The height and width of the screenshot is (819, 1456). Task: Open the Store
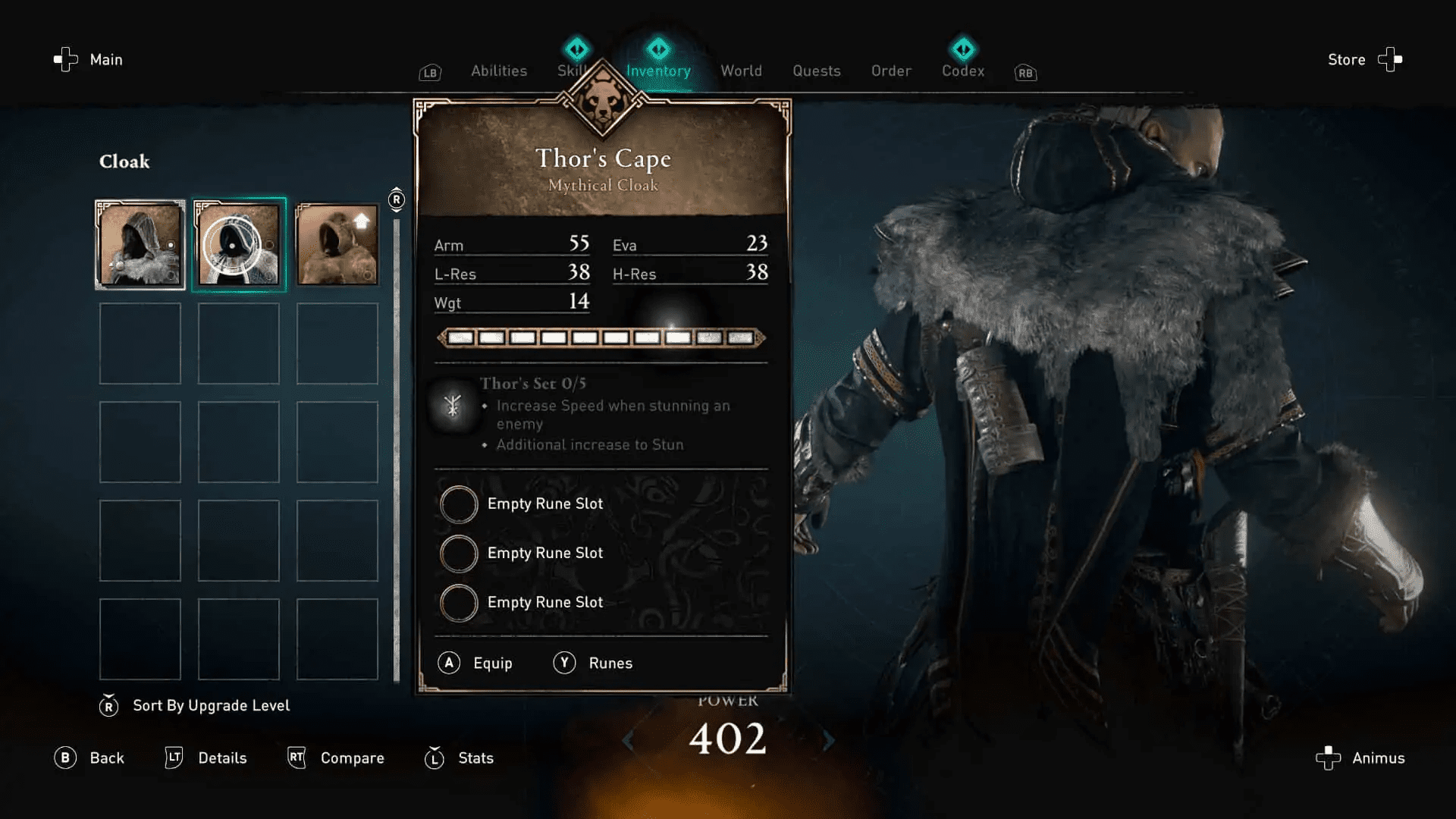pyautogui.click(x=1346, y=59)
